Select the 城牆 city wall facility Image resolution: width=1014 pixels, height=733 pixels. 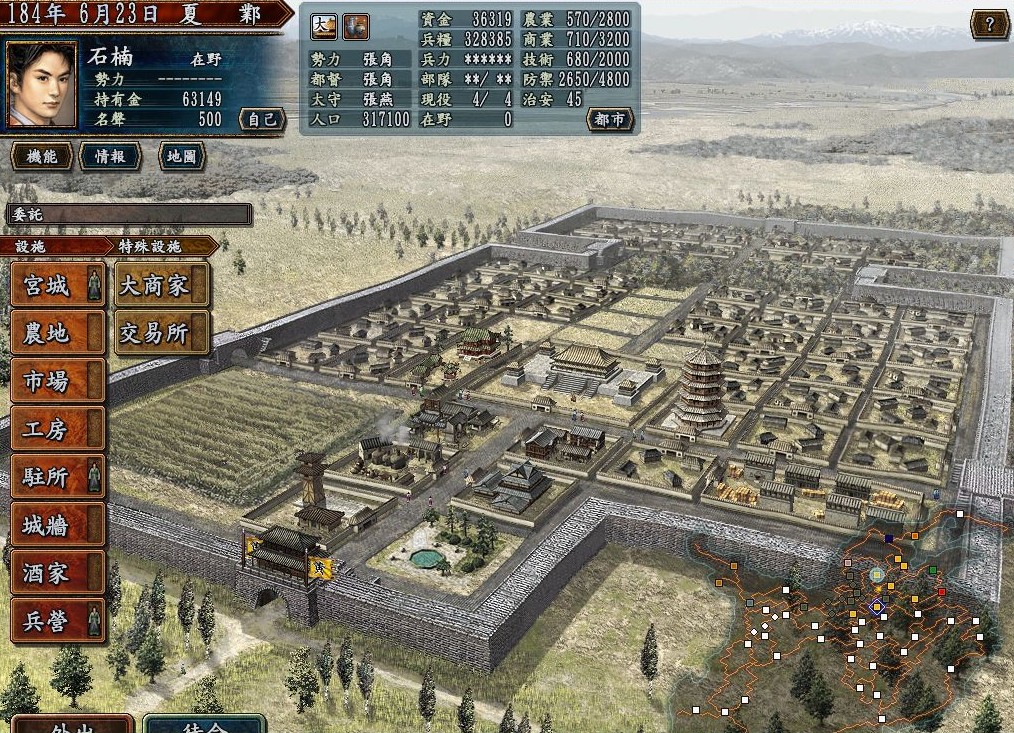pyautogui.click(x=57, y=525)
